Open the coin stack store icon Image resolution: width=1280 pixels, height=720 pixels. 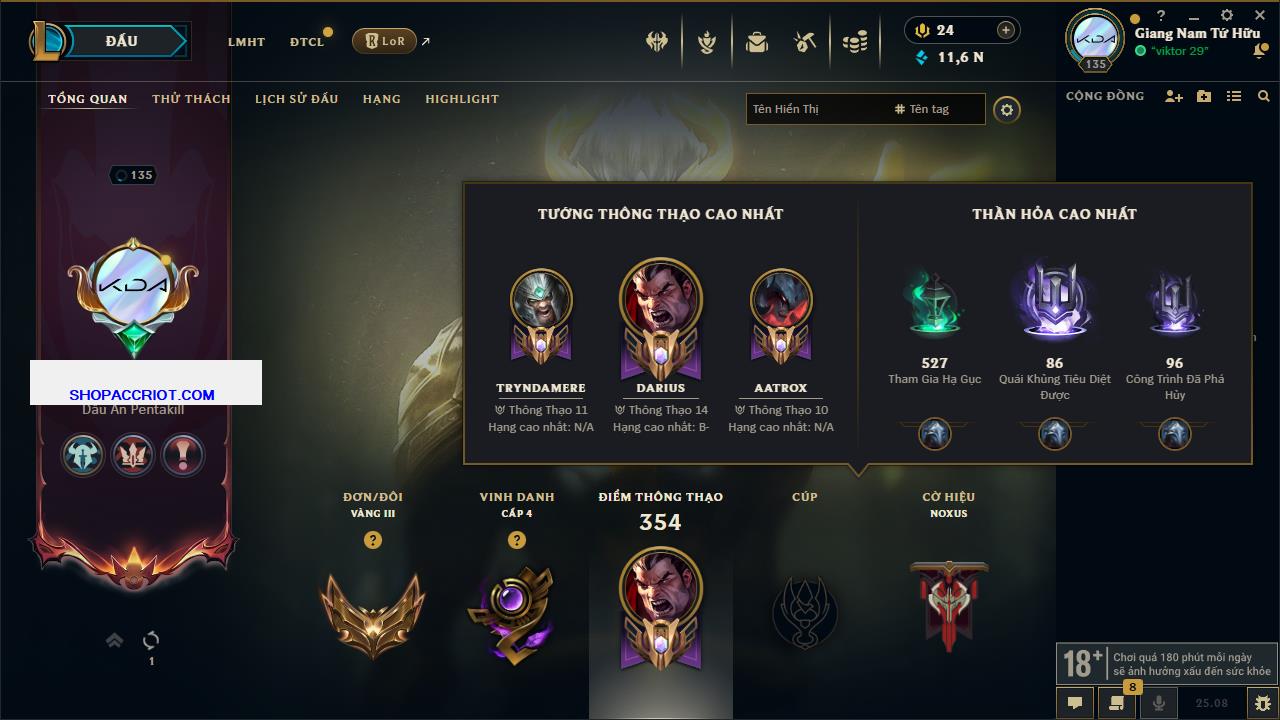(854, 42)
